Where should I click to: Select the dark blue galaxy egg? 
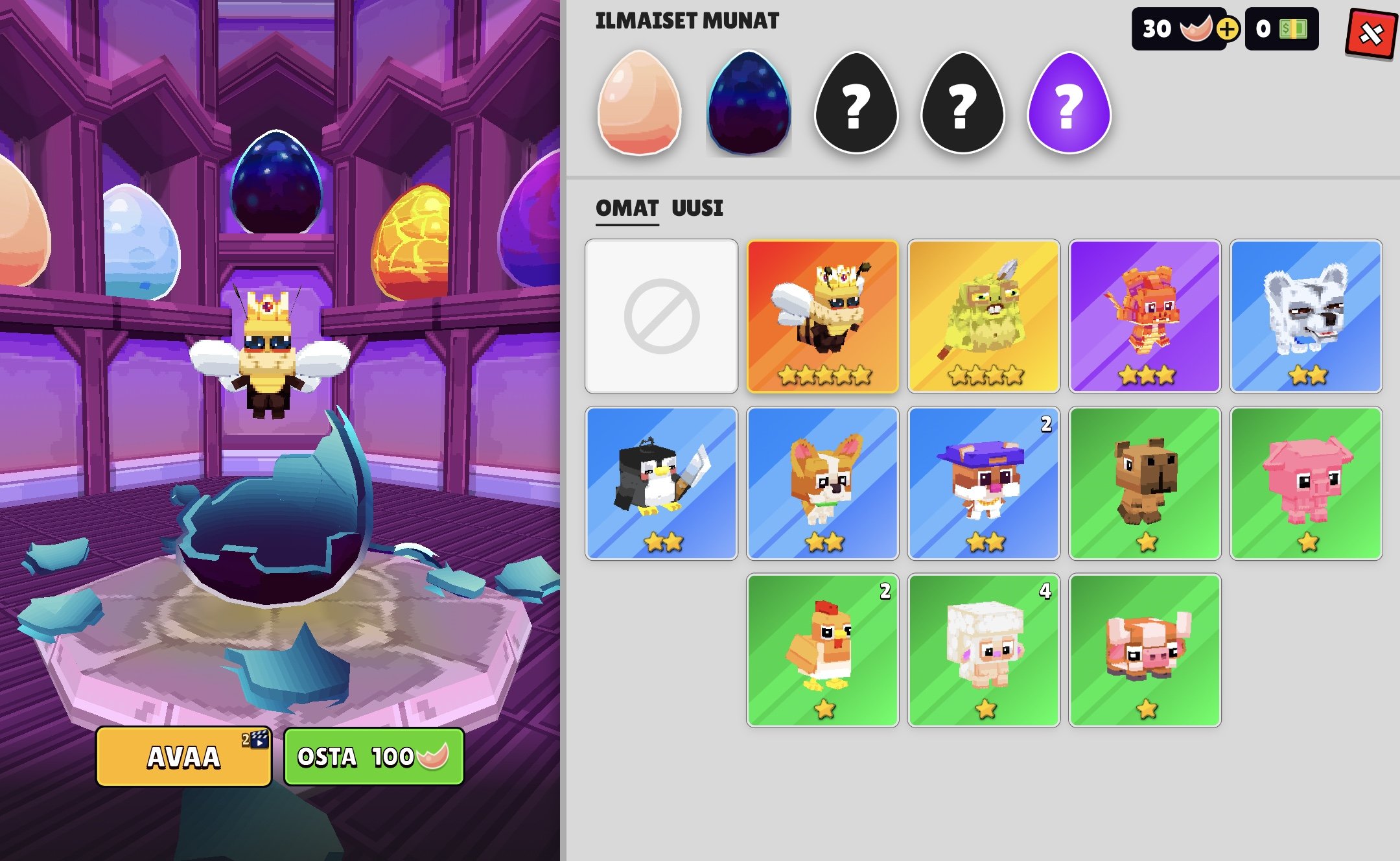coord(749,104)
